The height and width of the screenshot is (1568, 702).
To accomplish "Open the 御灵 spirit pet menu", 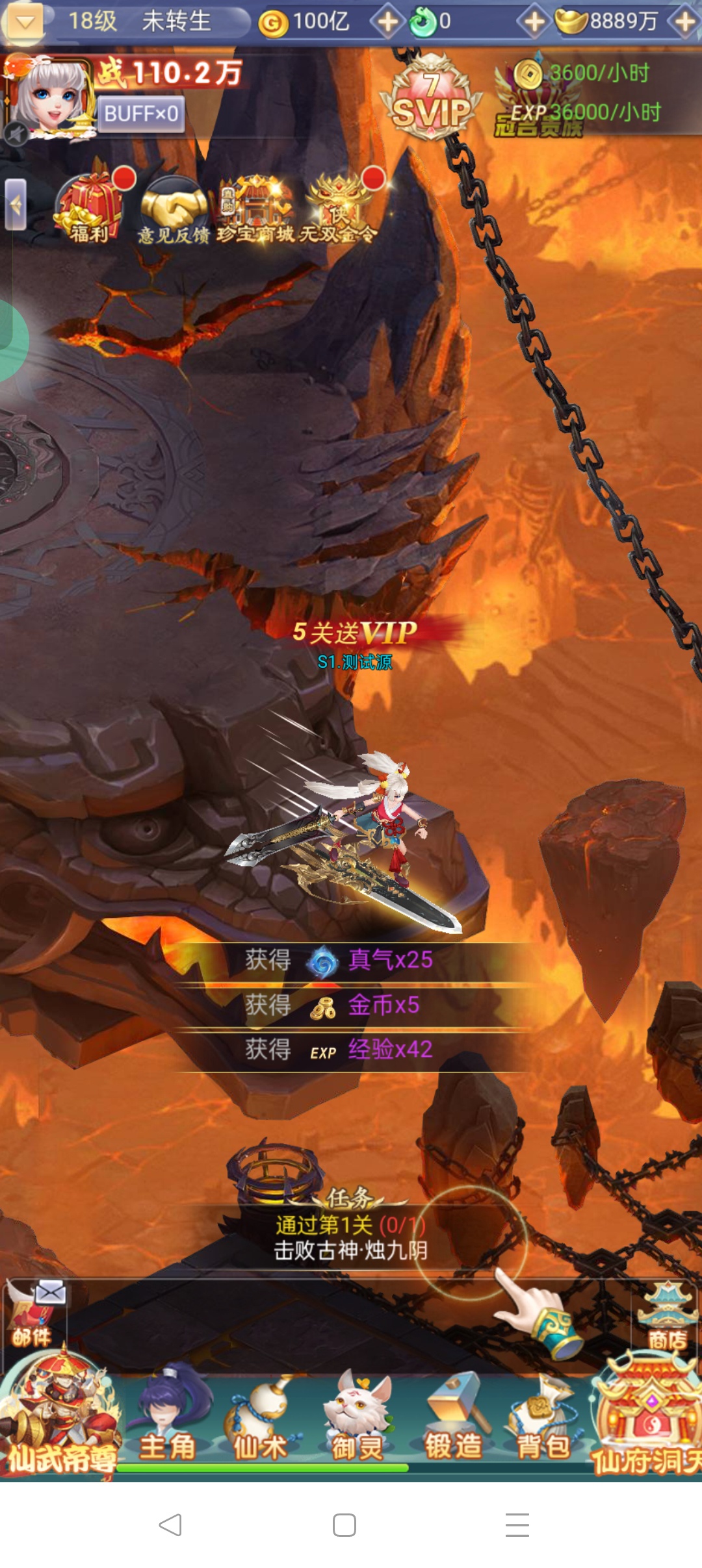I will tap(357, 1421).
